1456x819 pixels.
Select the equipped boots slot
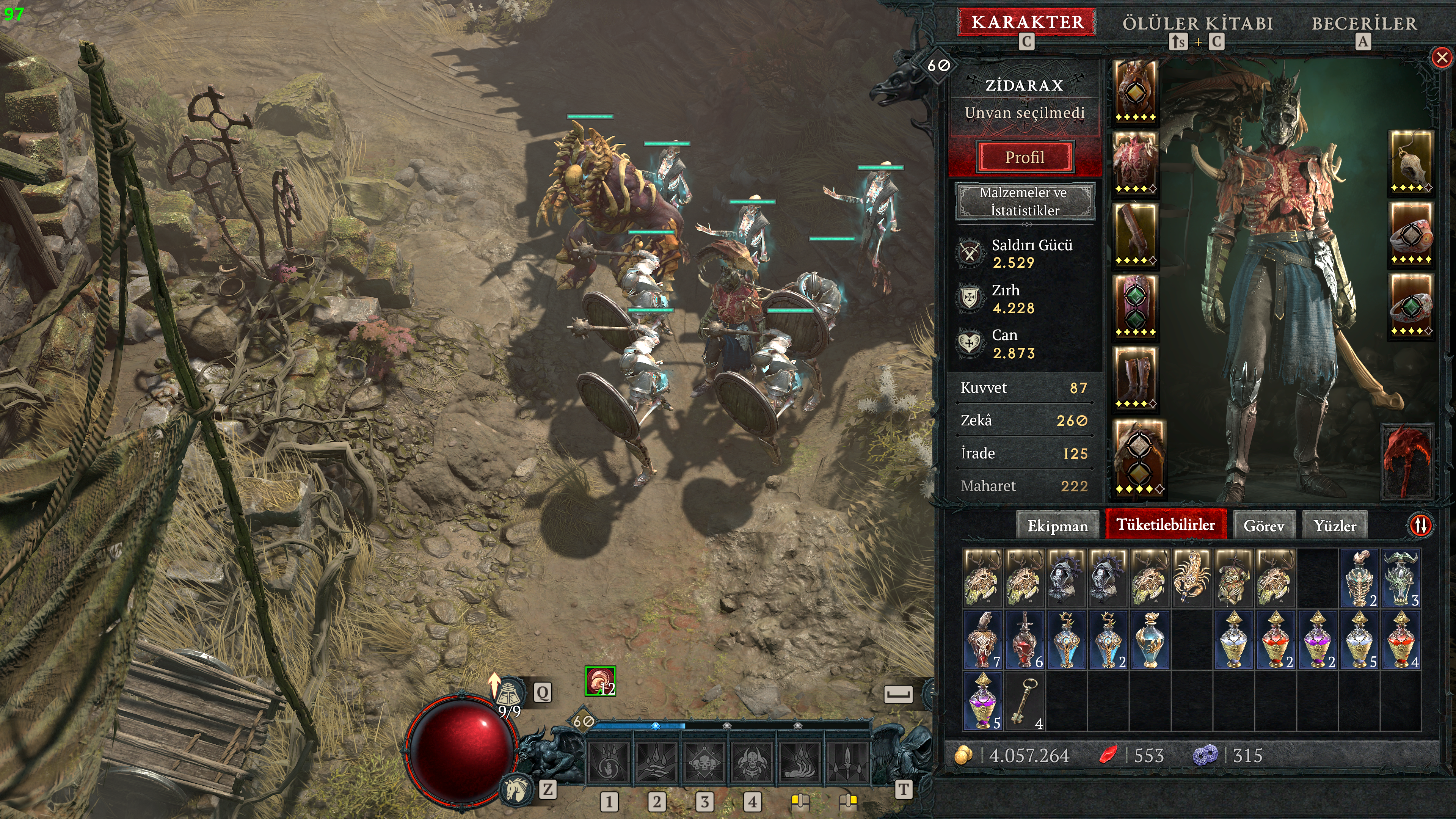1136,378
